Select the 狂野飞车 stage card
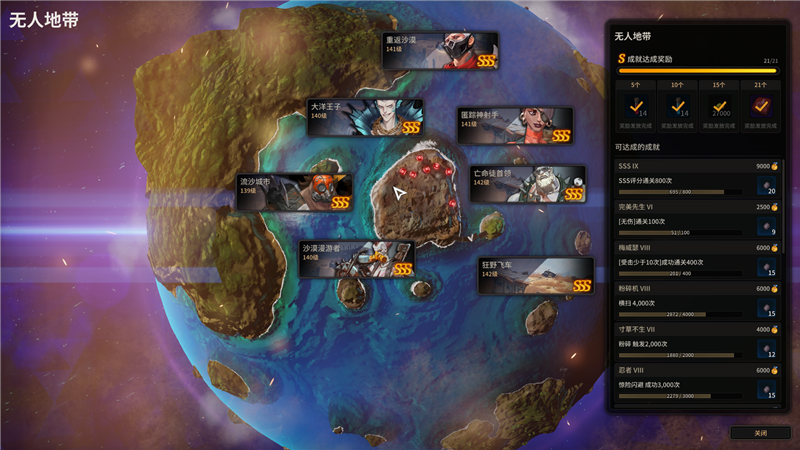Image resolution: width=800 pixels, height=450 pixels. pos(536,276)
